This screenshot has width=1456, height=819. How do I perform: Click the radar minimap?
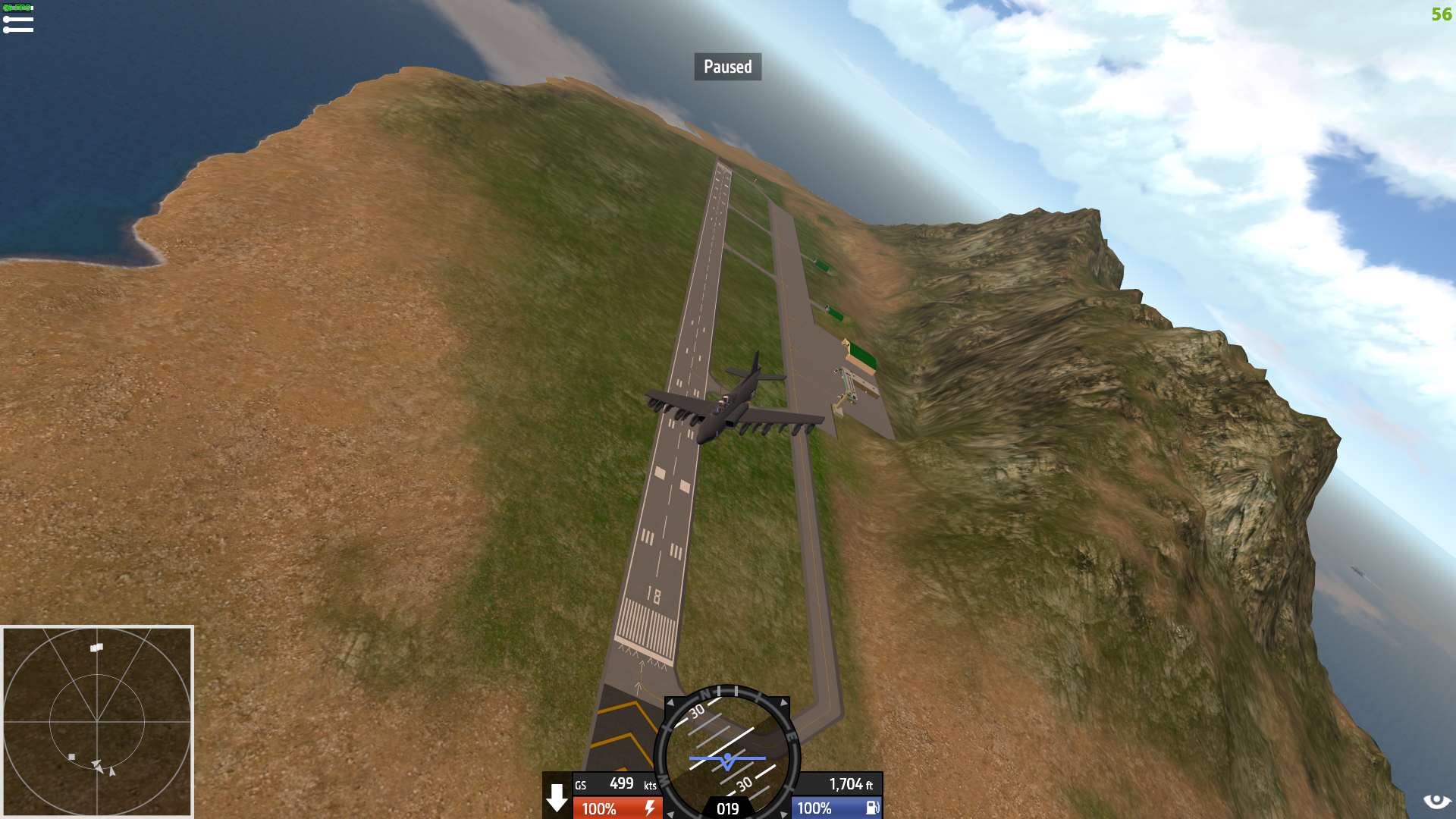[97, 721]
